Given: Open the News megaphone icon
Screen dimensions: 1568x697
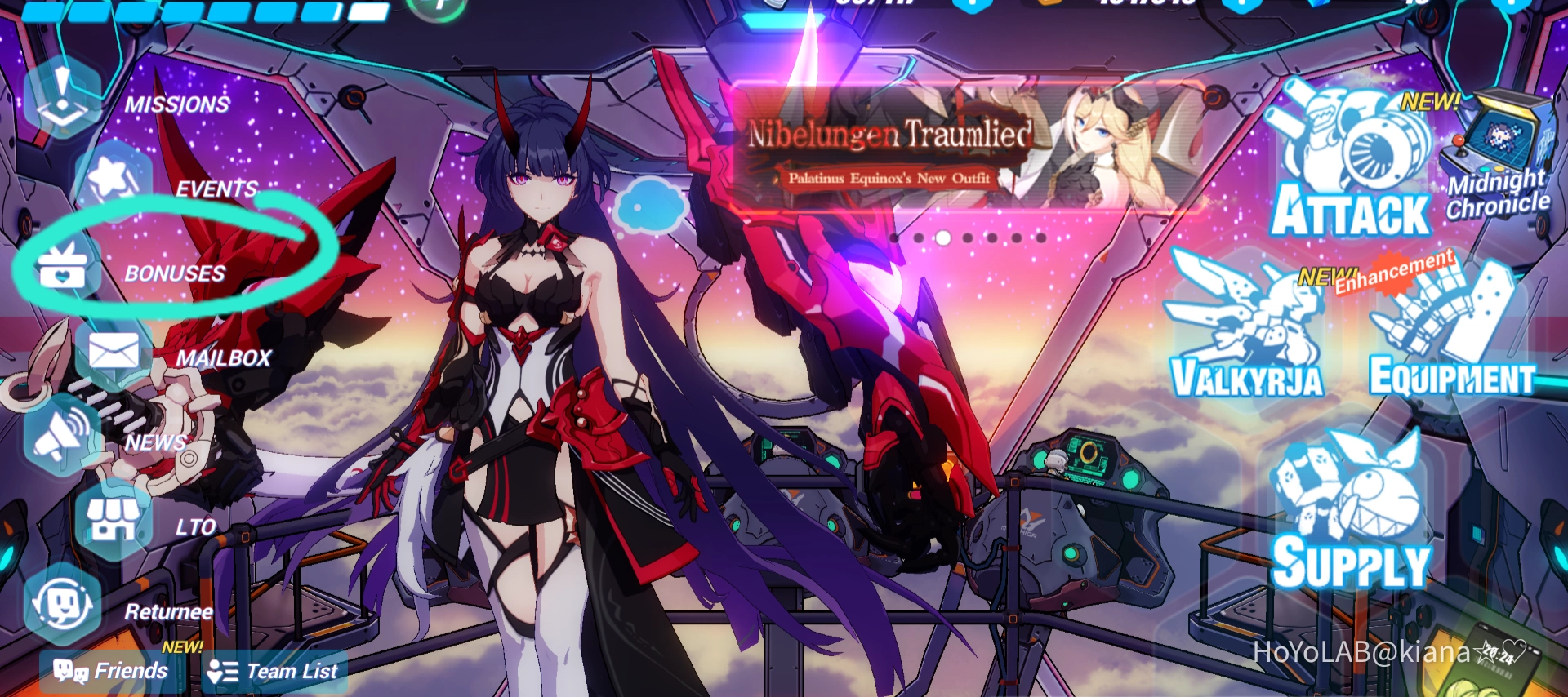Looking at the screenshot, I should point(59,435).
